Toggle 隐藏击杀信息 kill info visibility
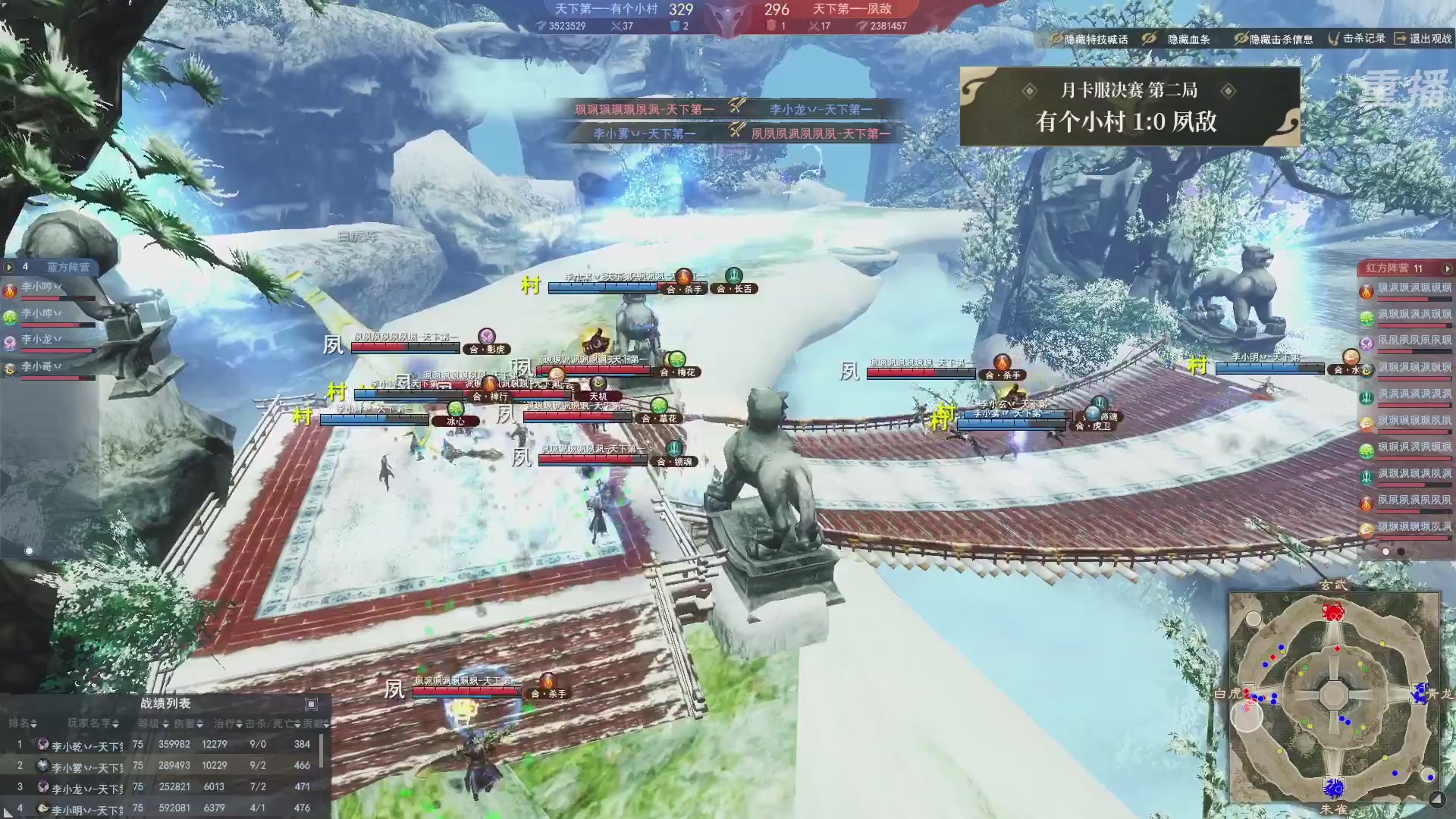1456x819 pixels. pyautogui.click(x=1273, y=39)
